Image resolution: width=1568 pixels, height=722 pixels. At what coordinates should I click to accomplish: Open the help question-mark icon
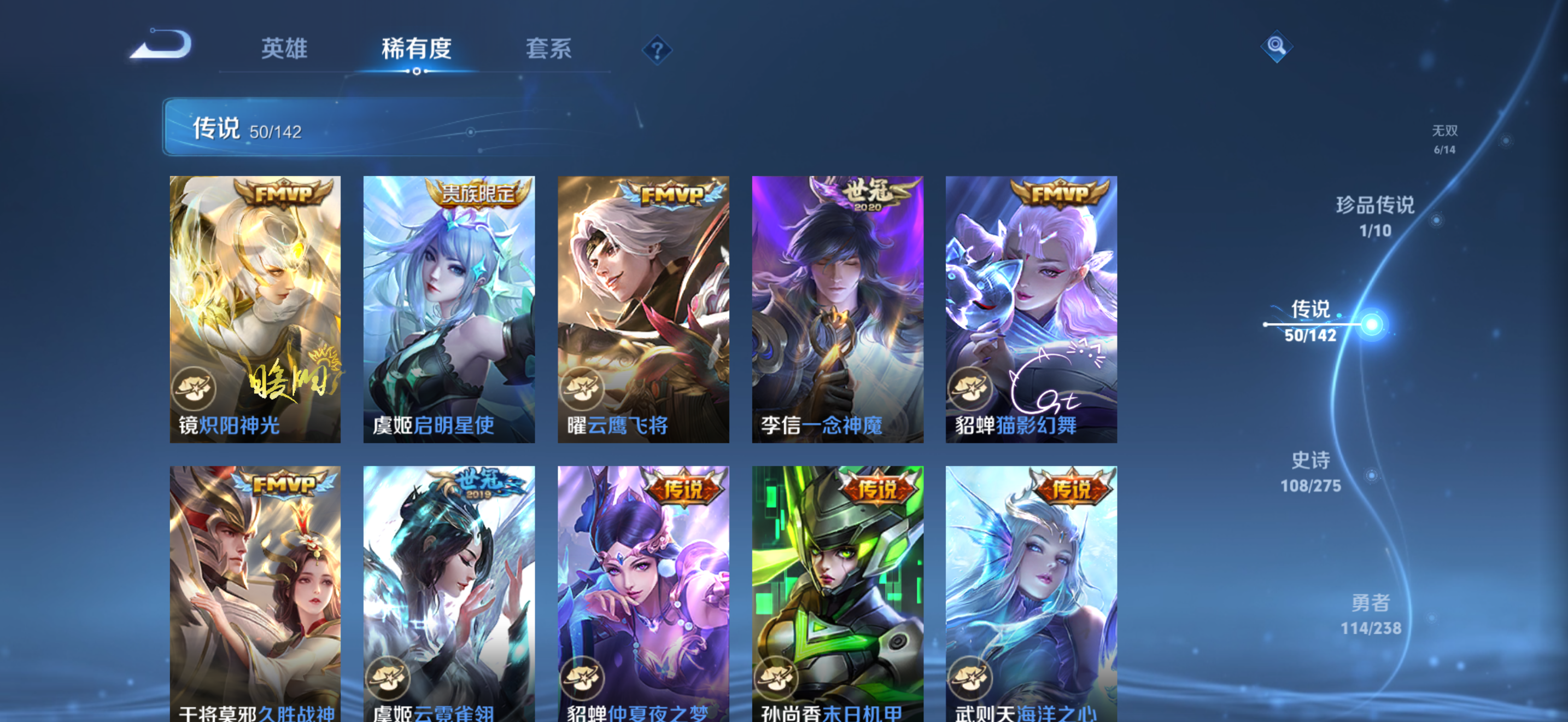pos(658,51)
